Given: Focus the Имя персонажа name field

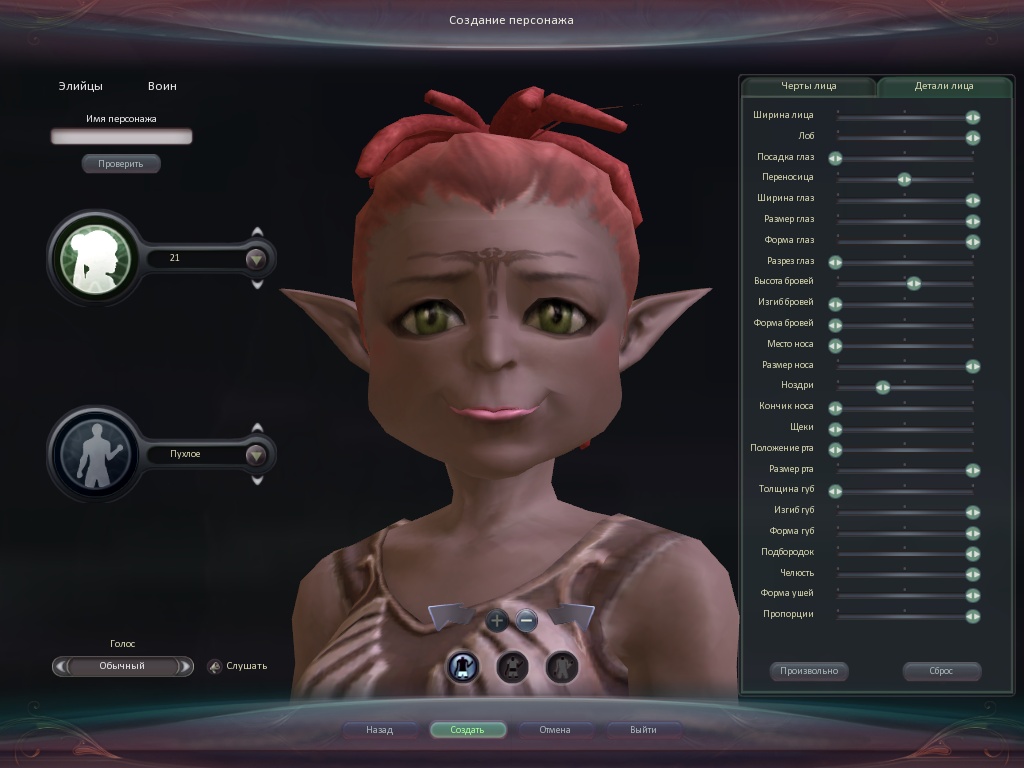Looking at the screenshot, I should [x=121, y=136].
